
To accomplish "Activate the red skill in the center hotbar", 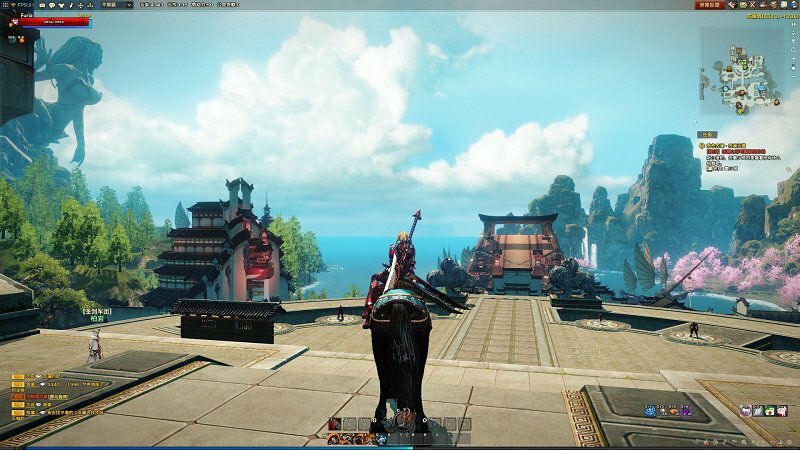I will tap(334, 424).
